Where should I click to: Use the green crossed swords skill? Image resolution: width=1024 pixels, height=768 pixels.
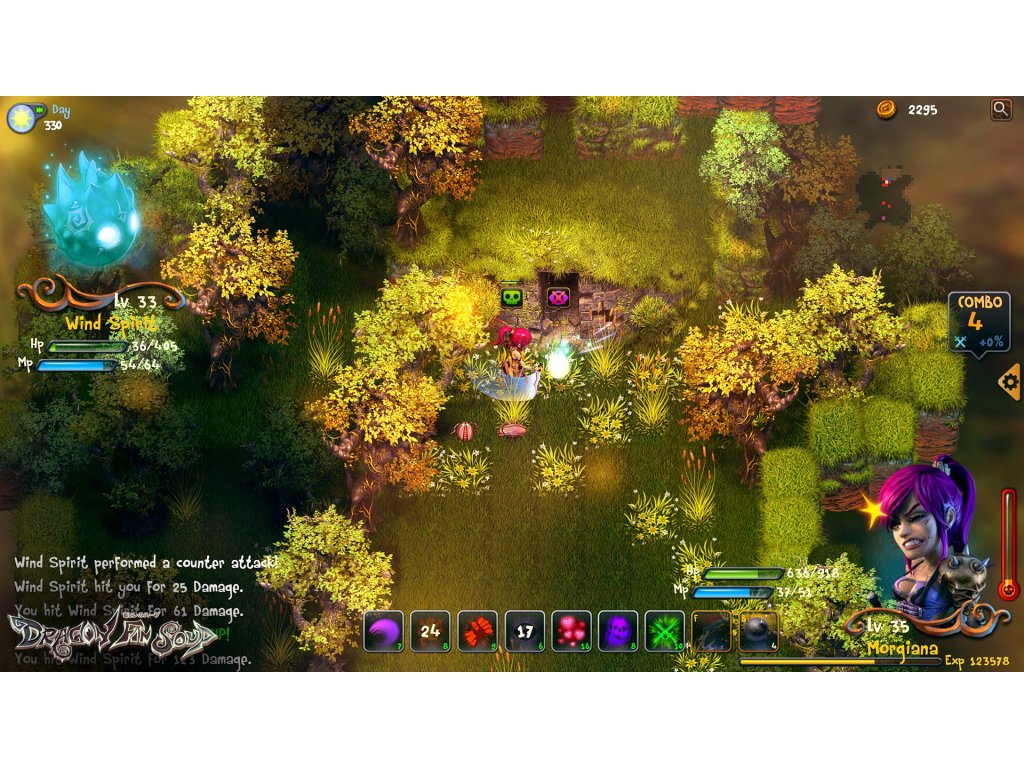pos(664,631)
